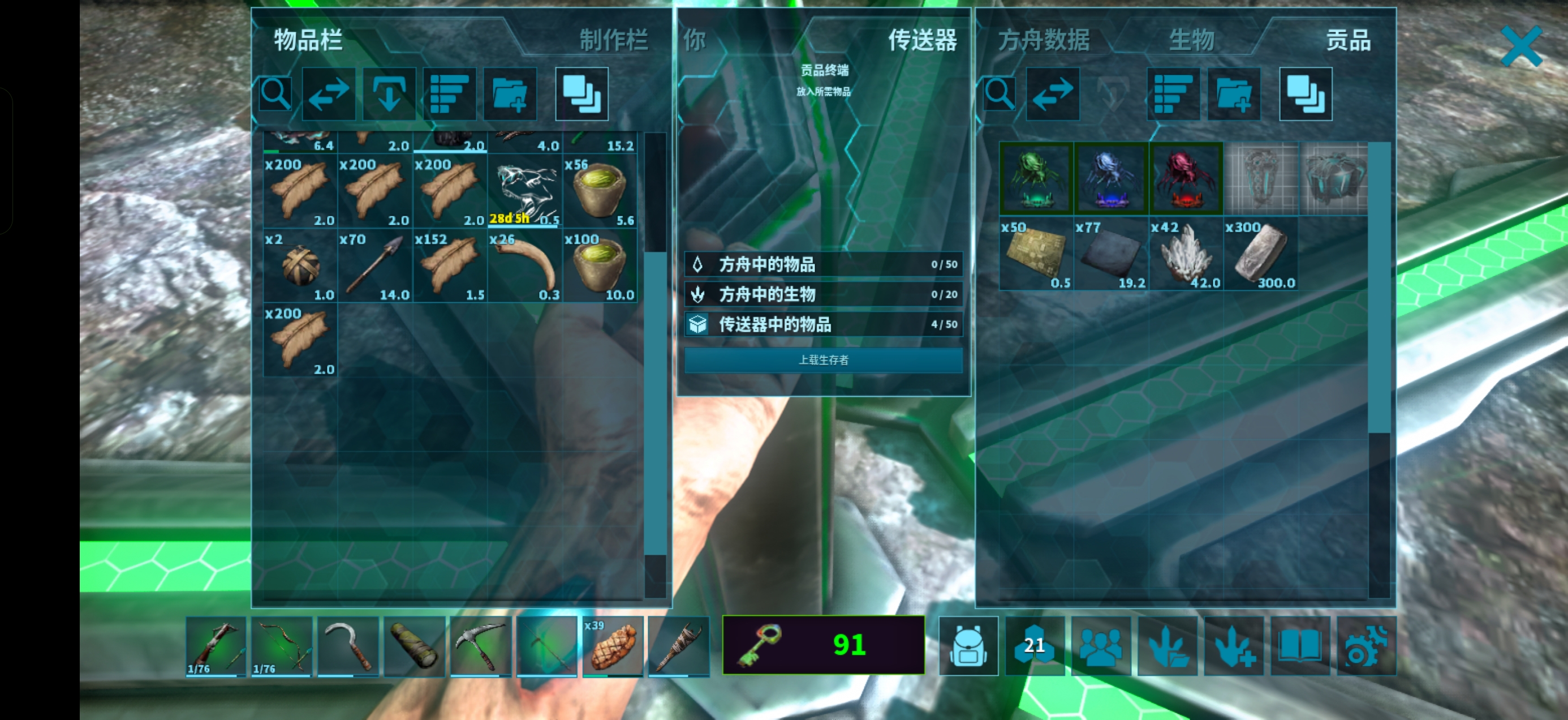Click the transfer items arrows in inventory panel

[329, 94]
